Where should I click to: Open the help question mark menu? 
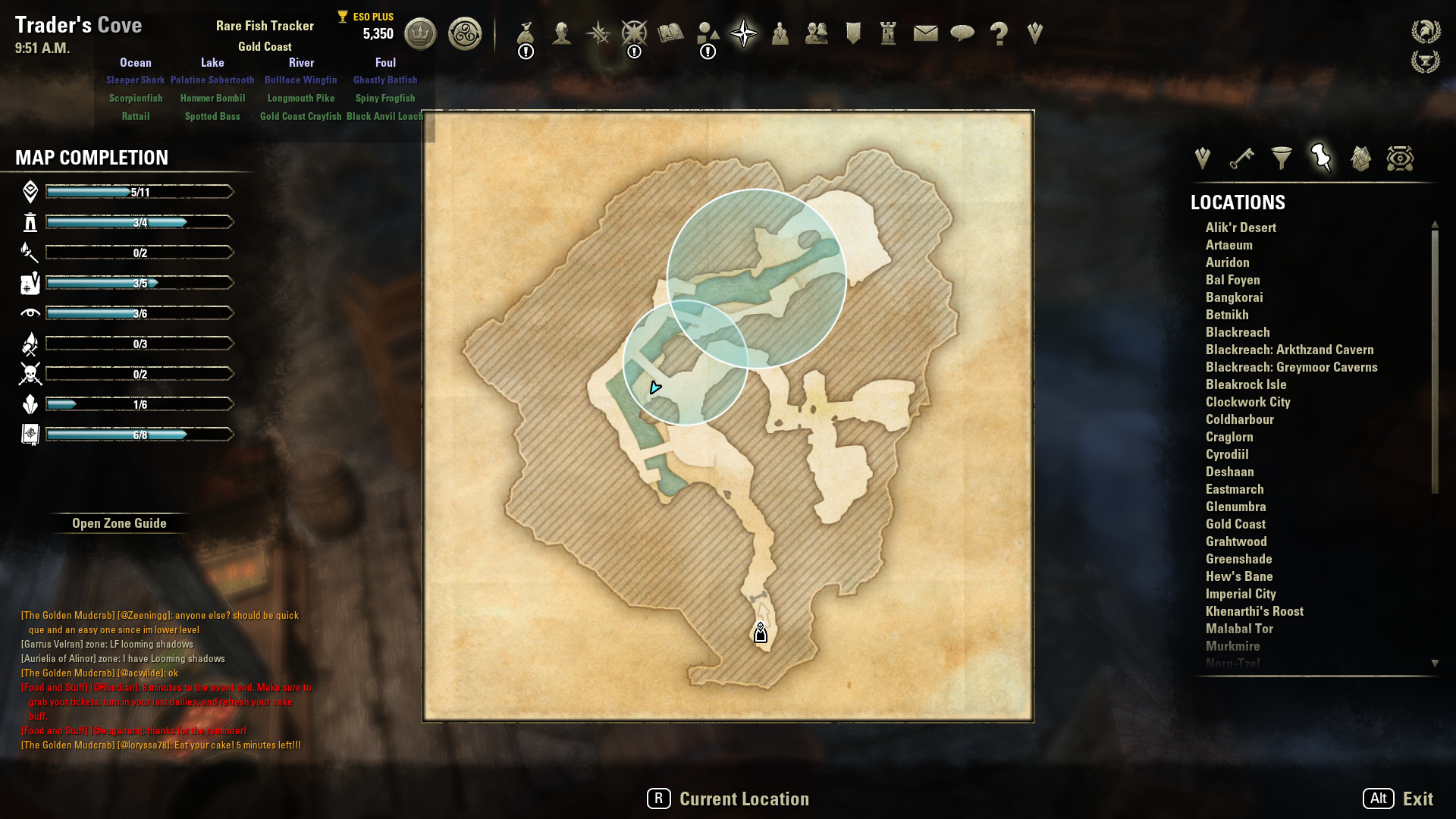[999, 34]
